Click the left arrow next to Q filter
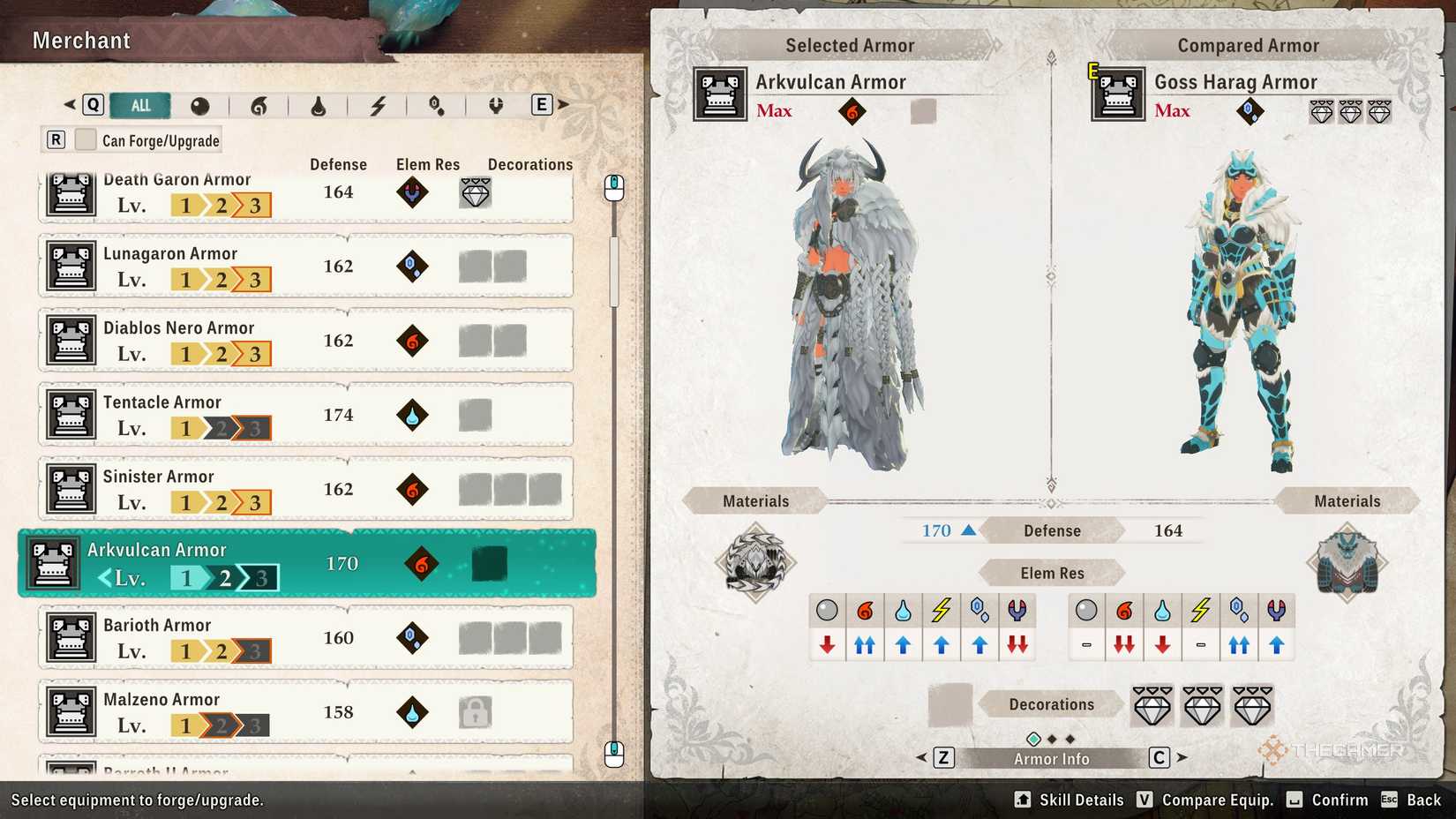Screen dimensions: 1456x819 [69, 104]
